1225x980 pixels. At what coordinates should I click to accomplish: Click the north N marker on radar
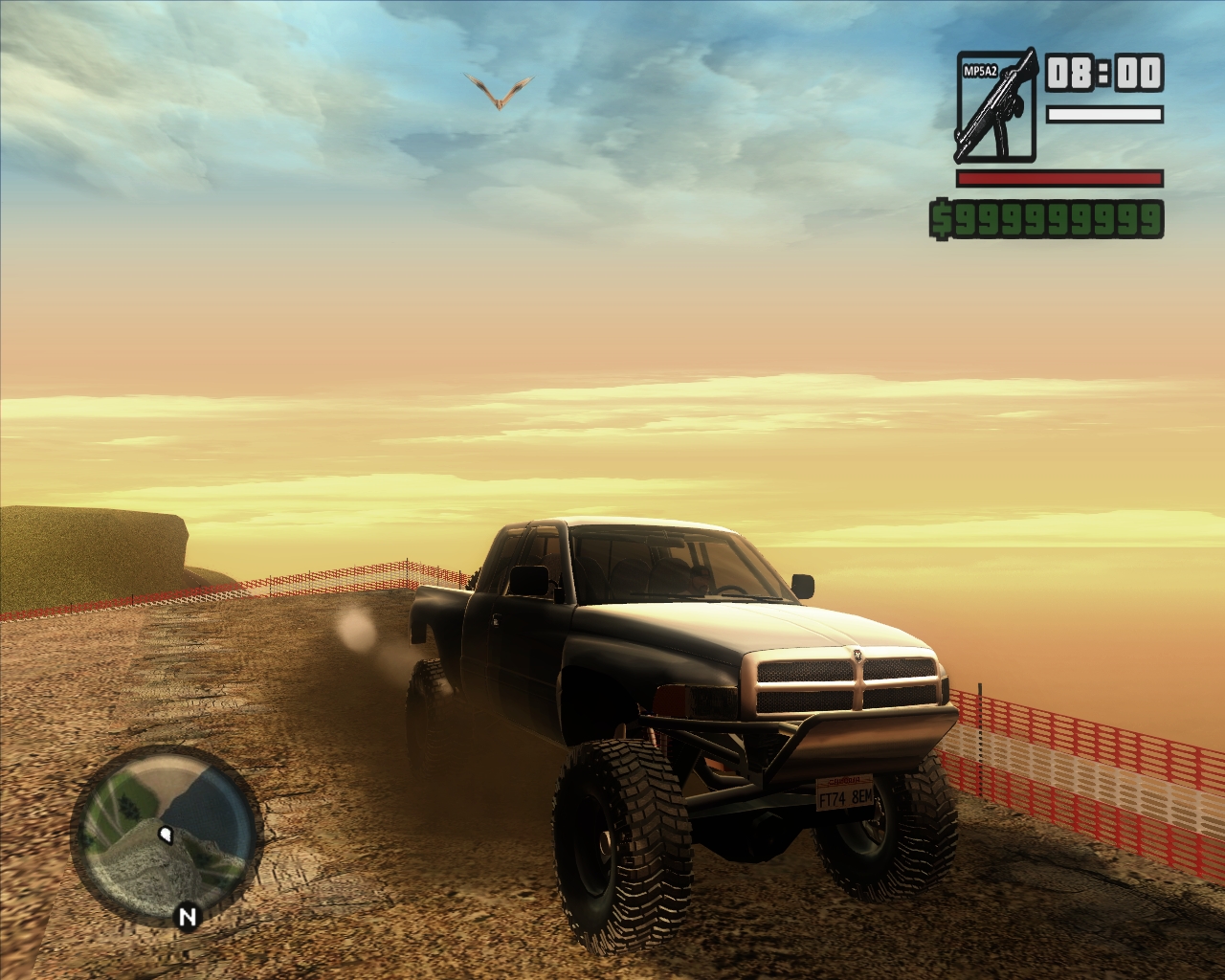point(188,917)
